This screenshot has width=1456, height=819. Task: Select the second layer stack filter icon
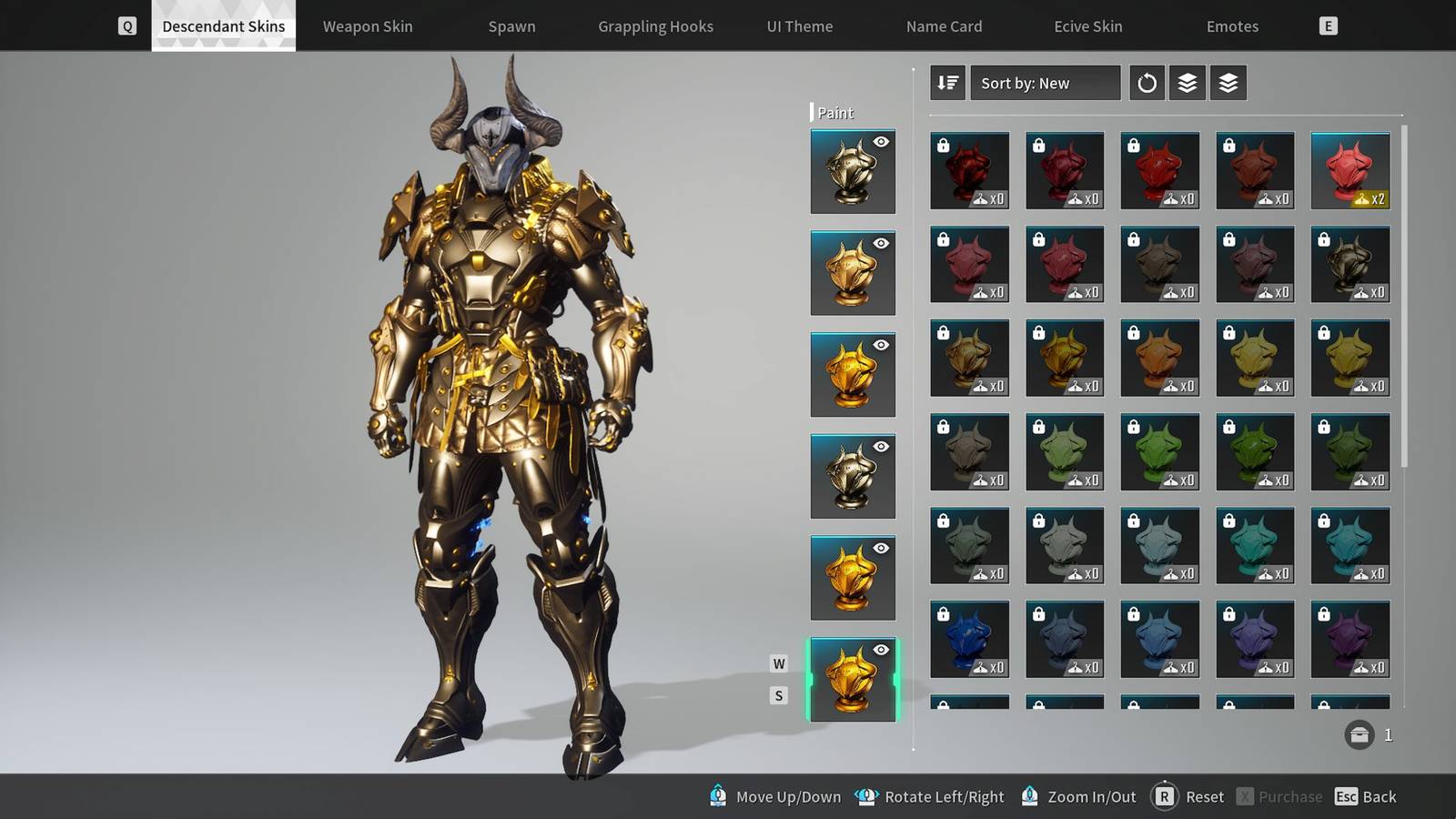(x=1228, y=83)
